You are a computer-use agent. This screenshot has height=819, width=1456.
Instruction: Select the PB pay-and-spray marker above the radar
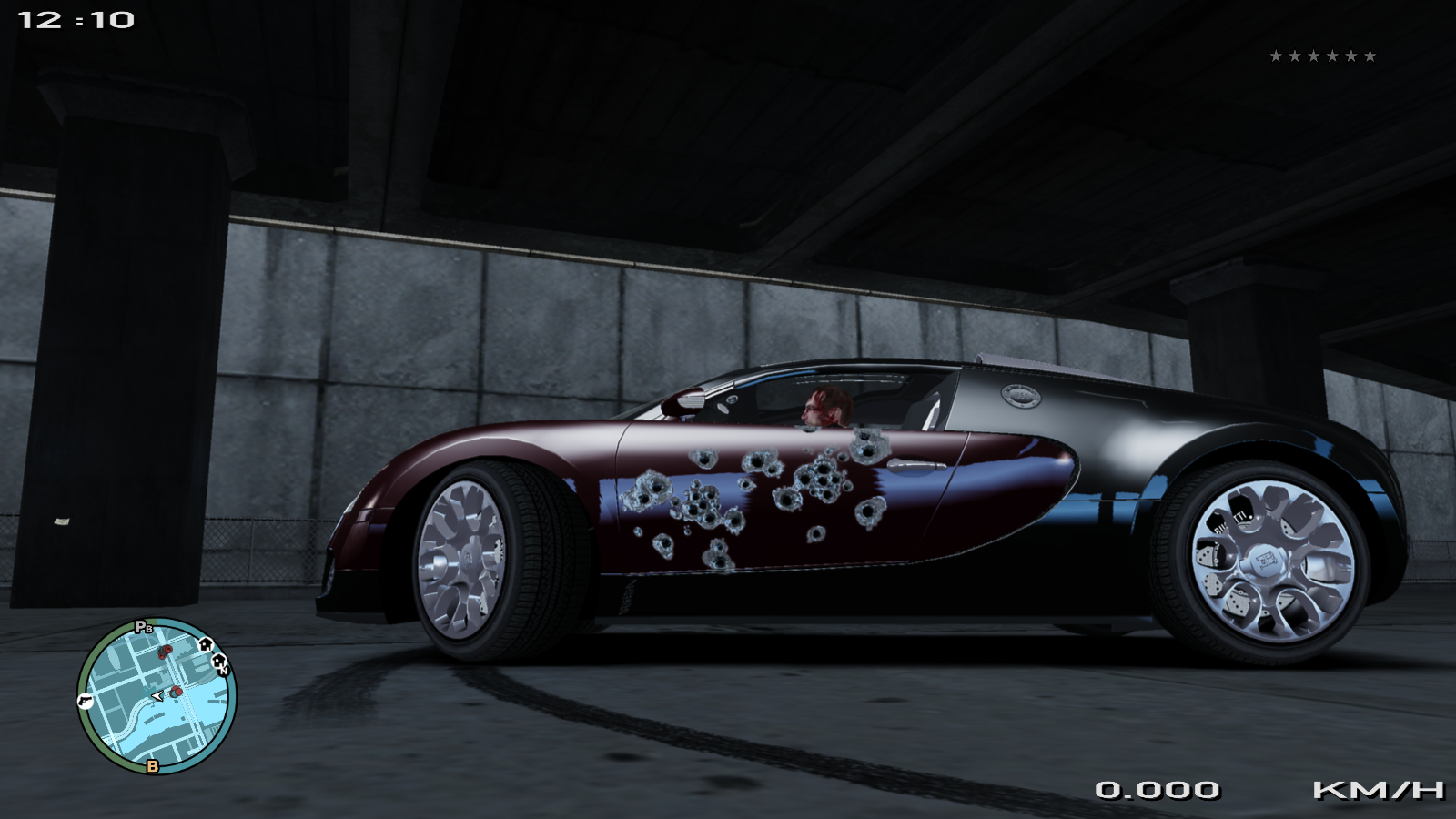[144, 626]
